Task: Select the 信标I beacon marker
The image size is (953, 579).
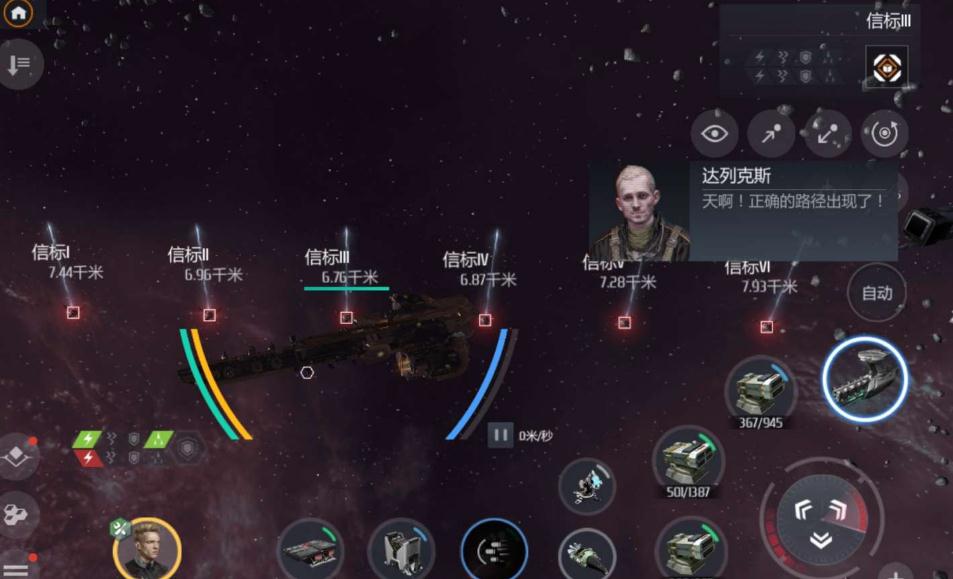Action: point(73,313)
